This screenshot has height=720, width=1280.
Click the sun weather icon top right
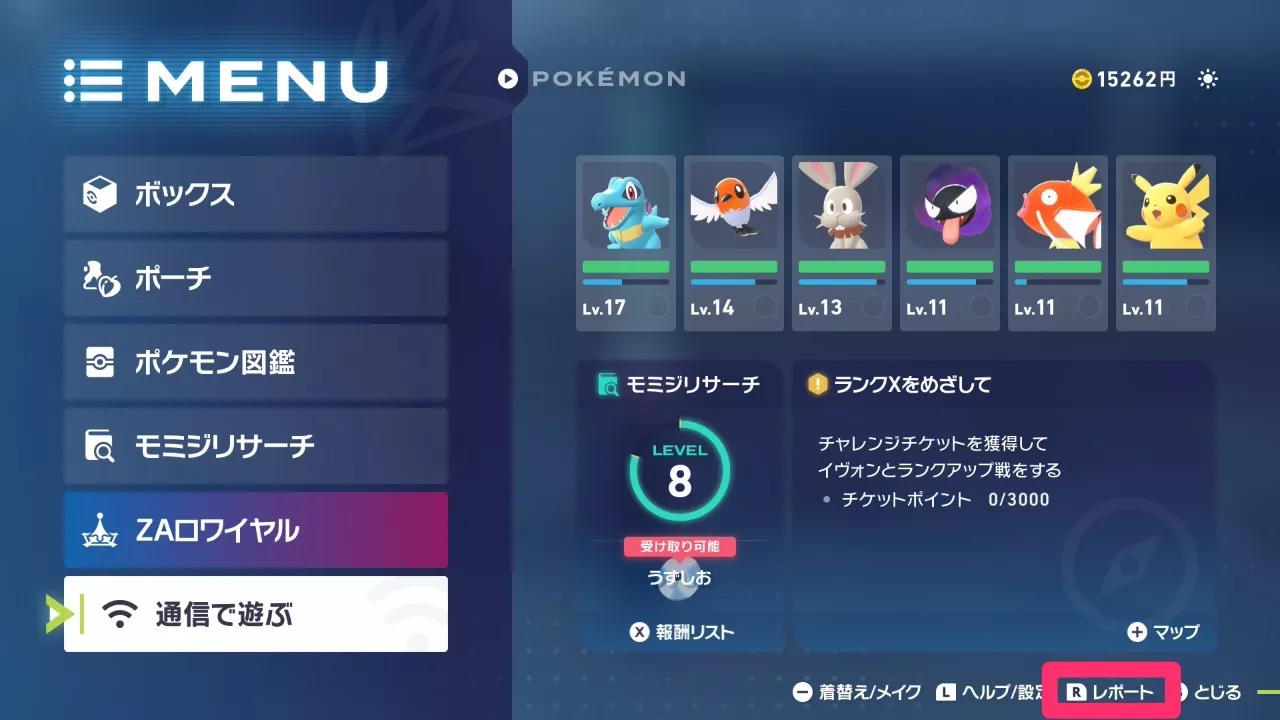click(1208, 79)
